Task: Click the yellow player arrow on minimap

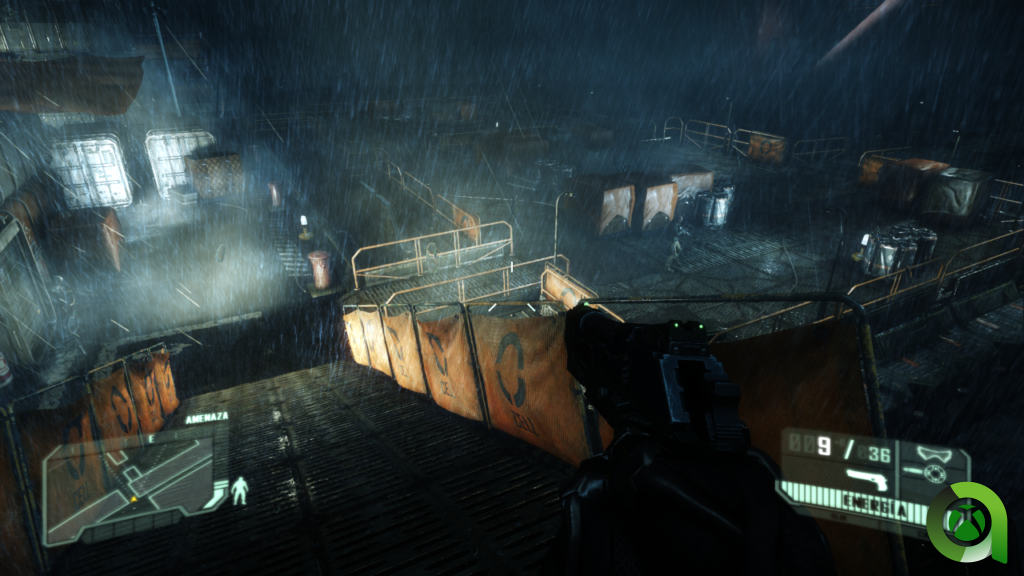Action: (133, 497)
